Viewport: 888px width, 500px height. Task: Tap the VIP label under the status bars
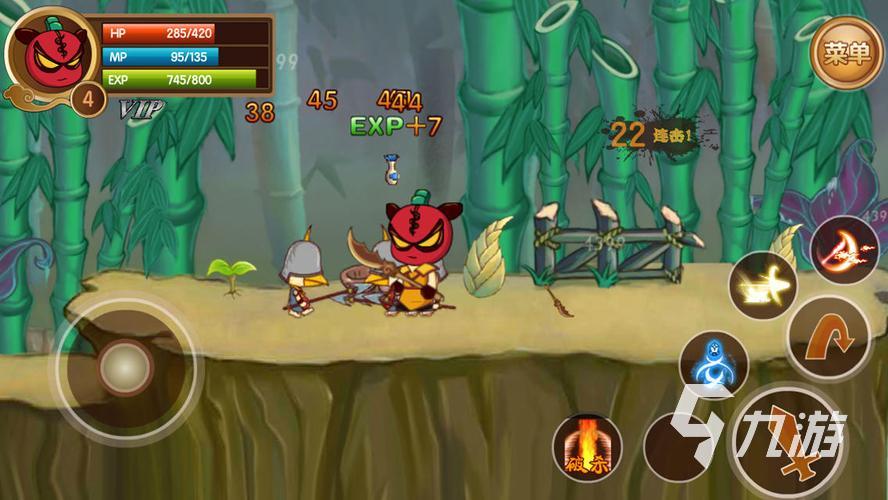(141, 108)
